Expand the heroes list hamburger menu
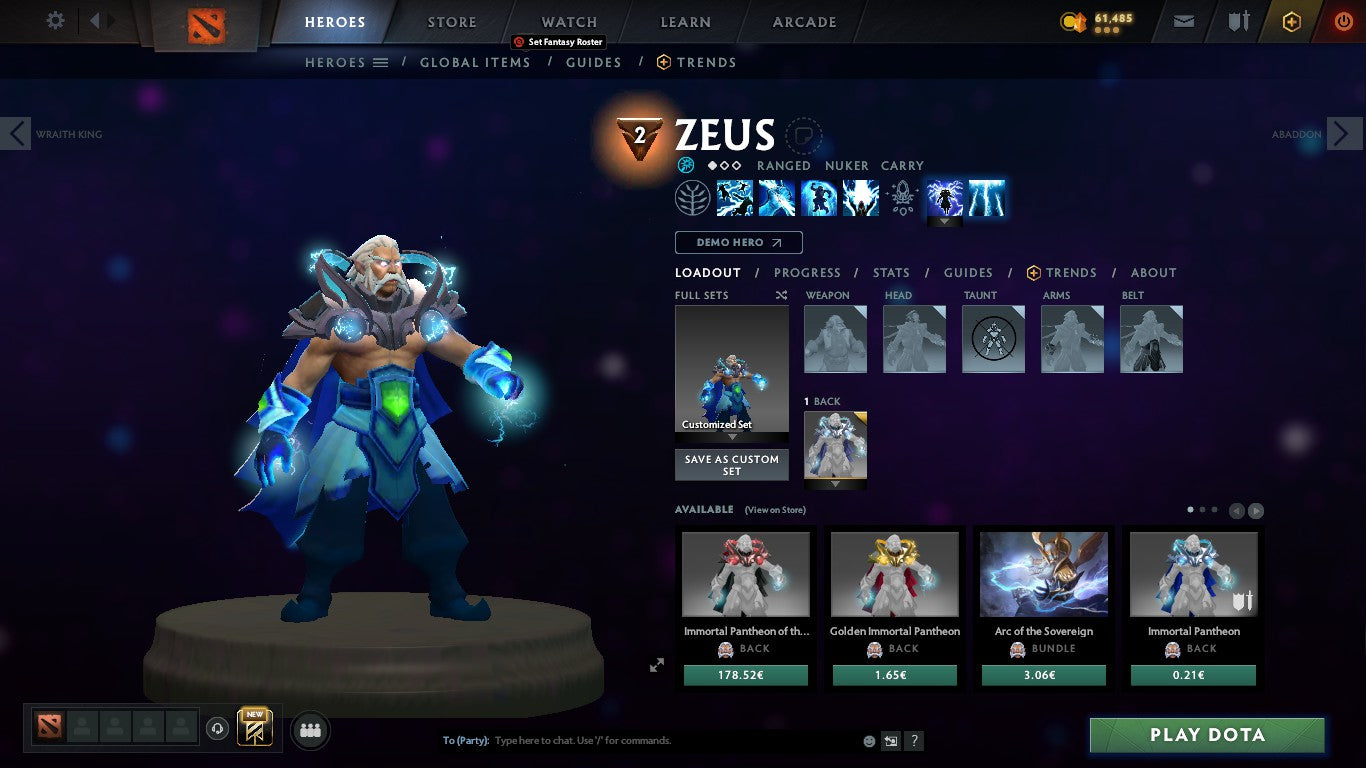 [x=380, y=62]
